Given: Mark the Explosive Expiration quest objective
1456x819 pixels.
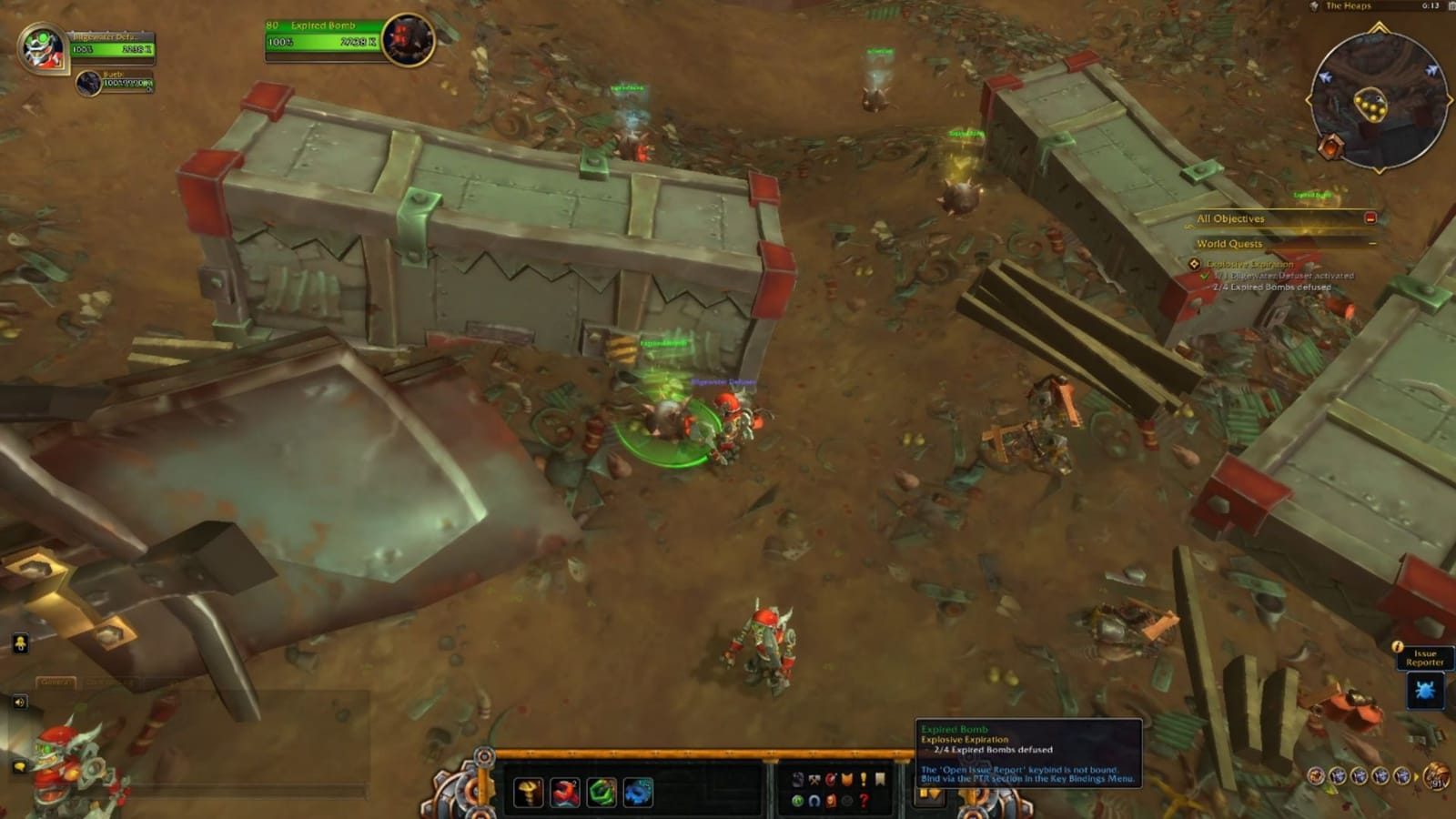Looking at the screenshot, I should pyautogui.click(x=1194, y=263).
